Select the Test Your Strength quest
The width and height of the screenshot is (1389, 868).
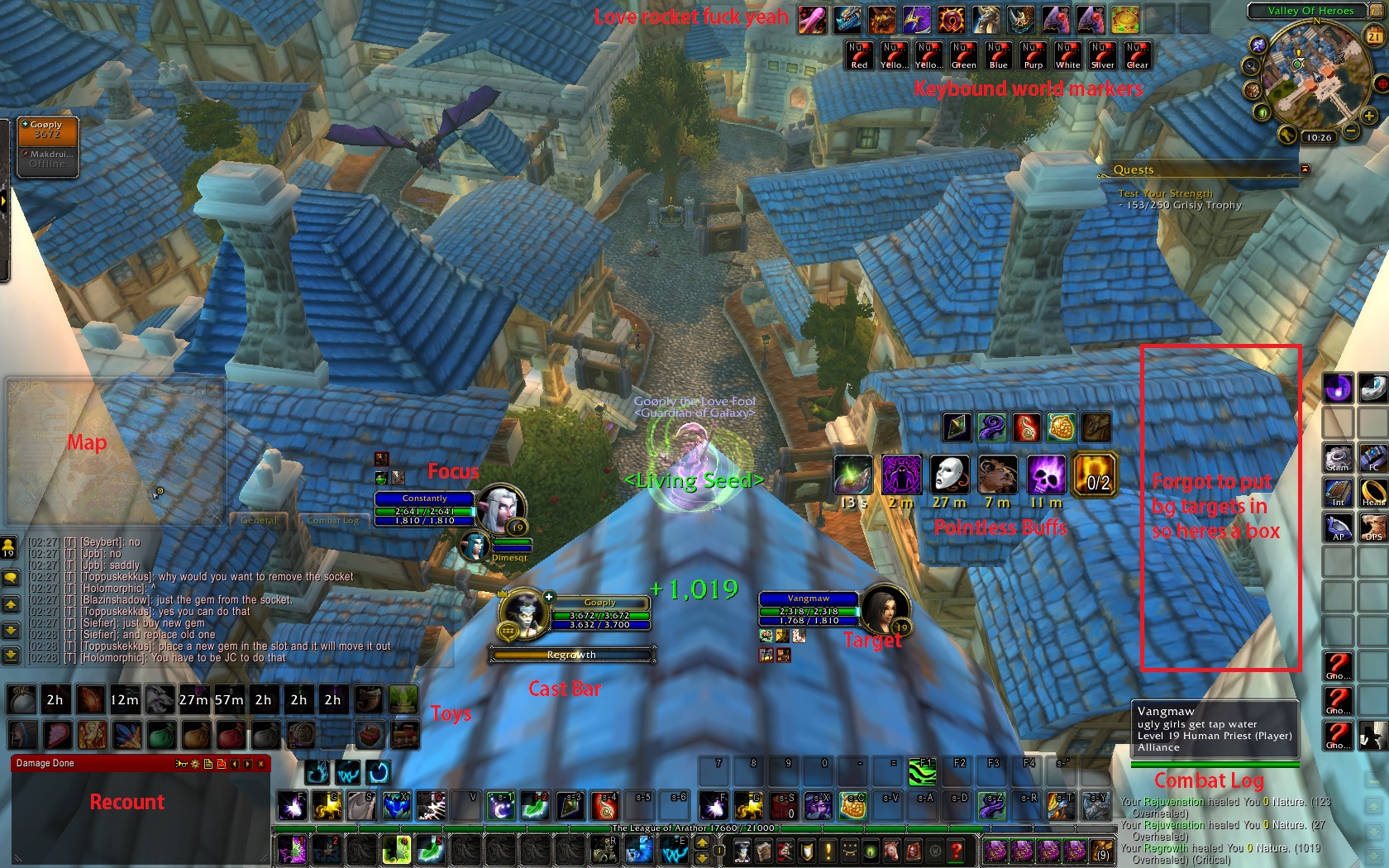(1165, 193)
